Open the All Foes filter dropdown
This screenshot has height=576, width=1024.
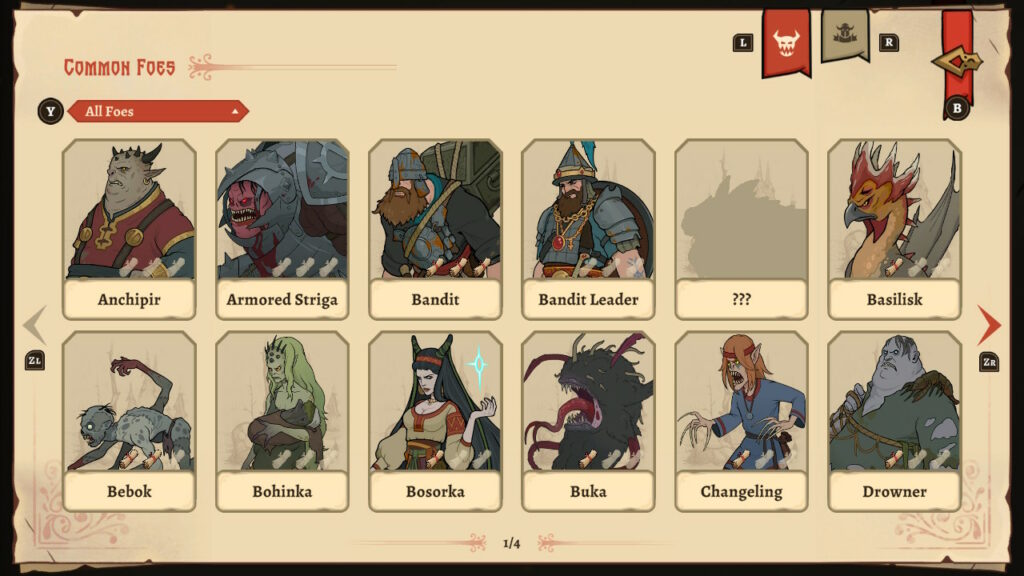pos(157,111)
